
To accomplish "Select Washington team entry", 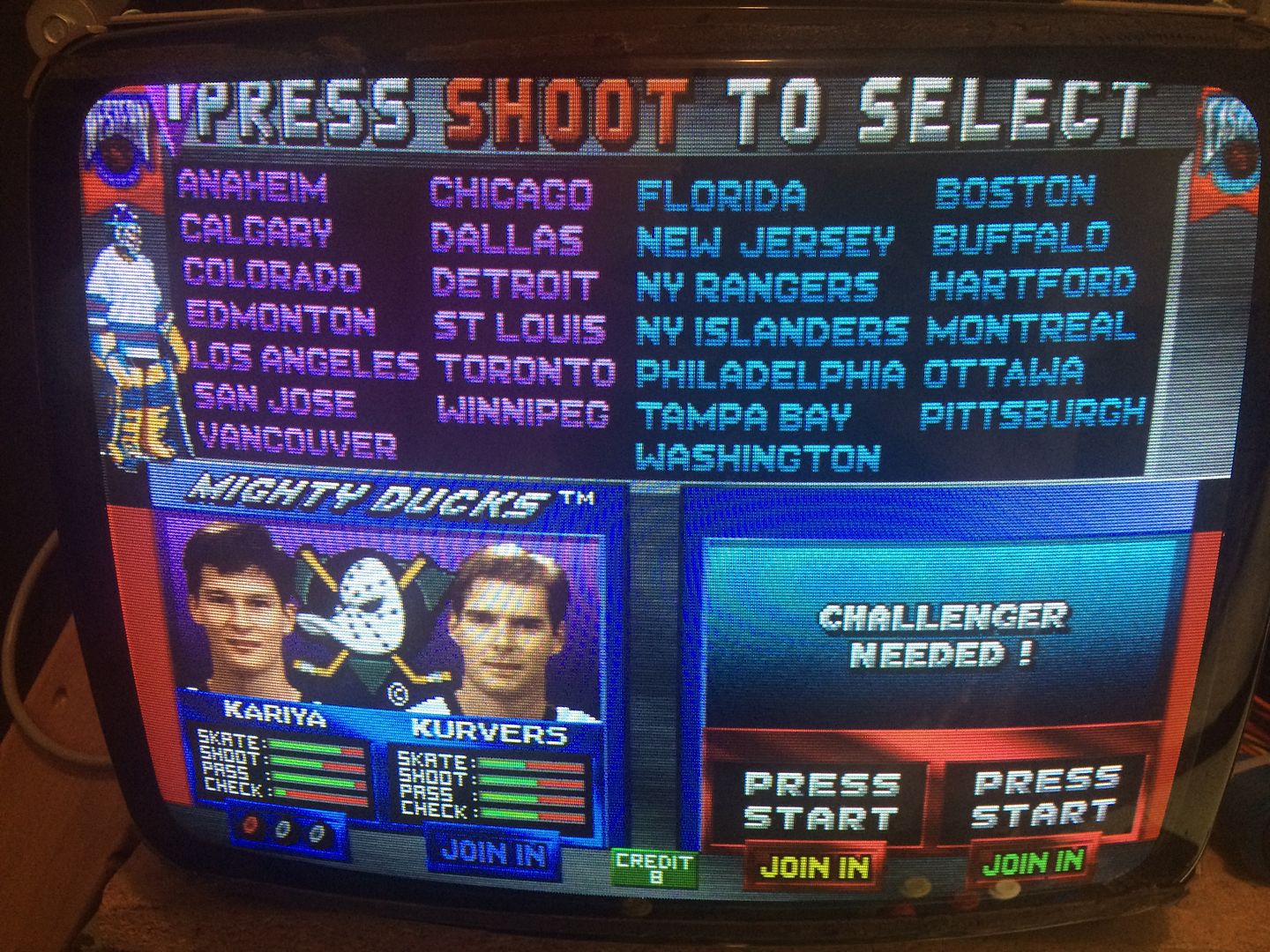I will point(758,457).
